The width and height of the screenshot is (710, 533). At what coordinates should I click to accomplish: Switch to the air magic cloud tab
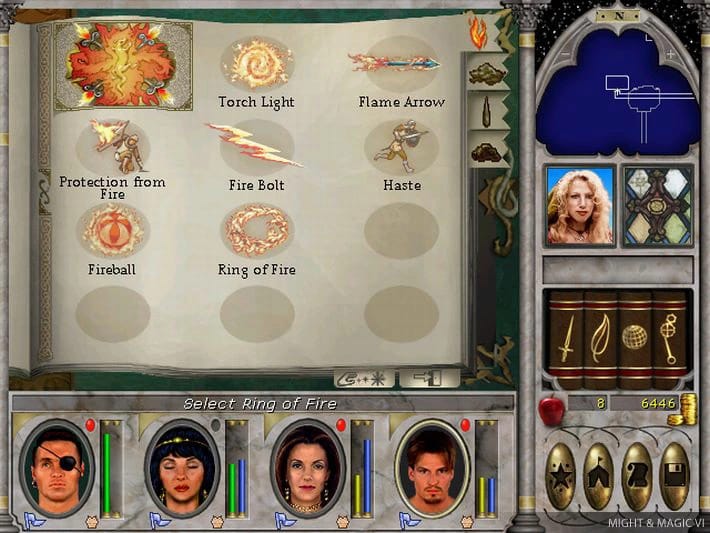point(487,72)
